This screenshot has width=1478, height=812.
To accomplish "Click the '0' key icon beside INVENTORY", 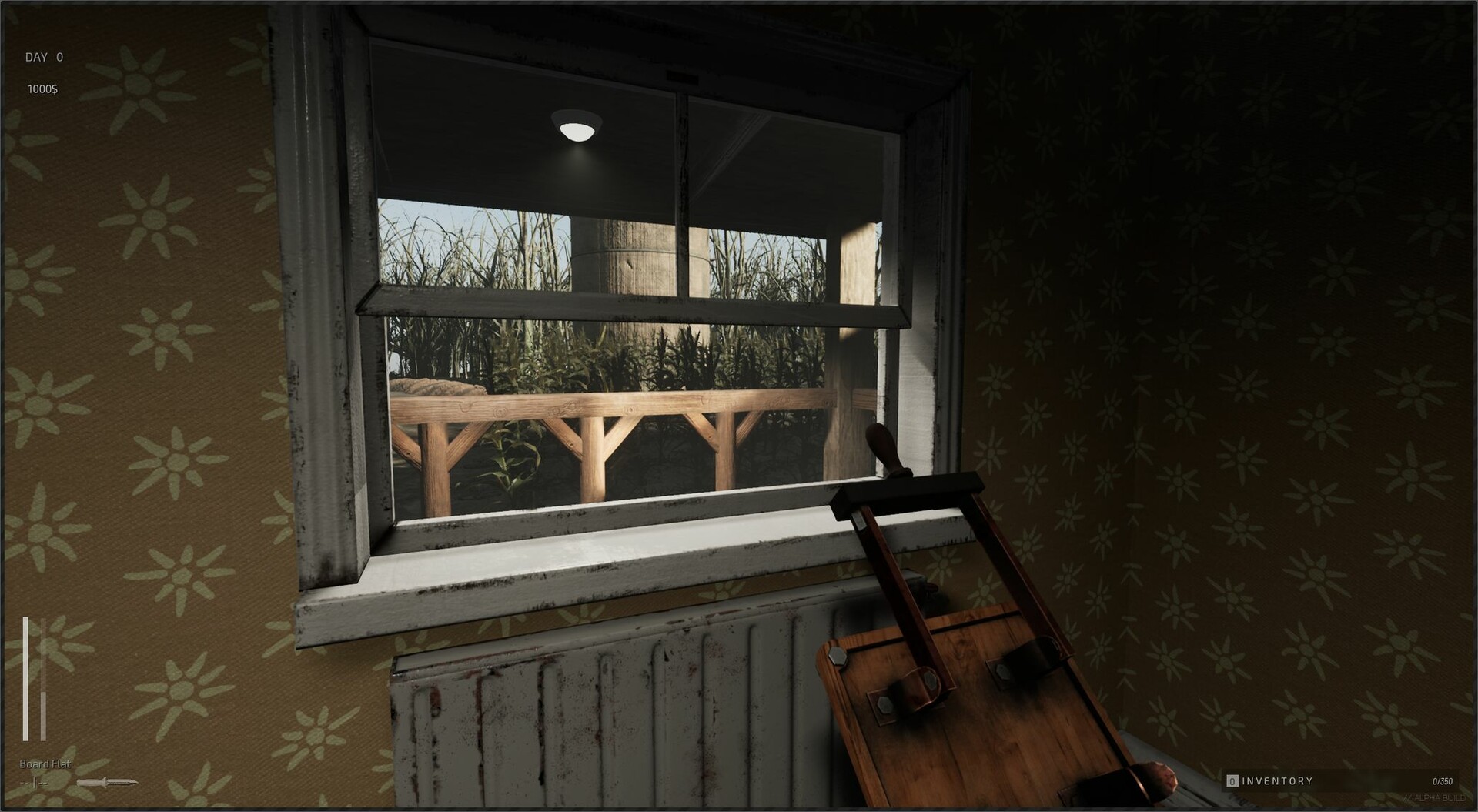I will coord(1232,780).
